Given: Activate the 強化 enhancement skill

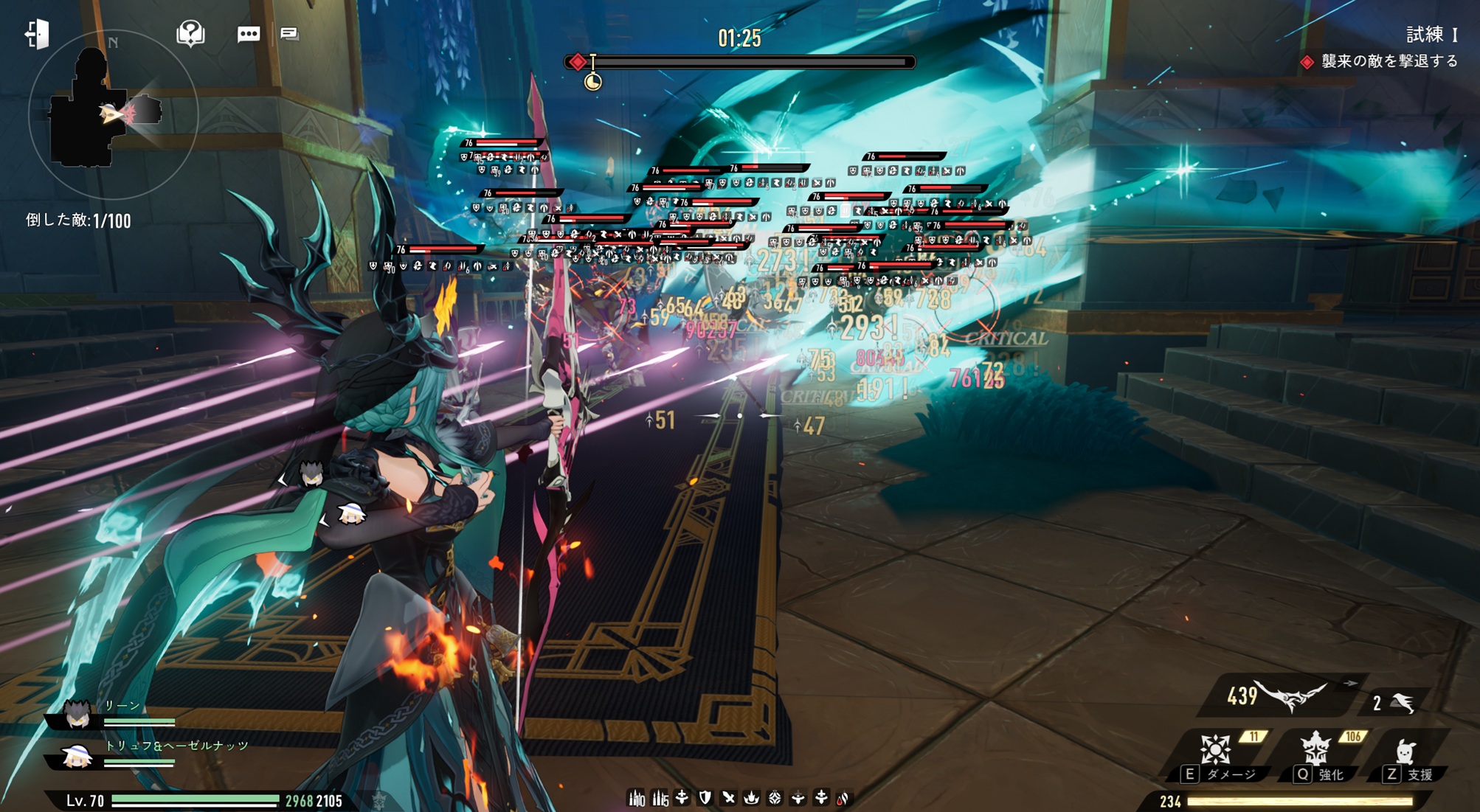Looking at the screenshot, I should (1318, 752).
